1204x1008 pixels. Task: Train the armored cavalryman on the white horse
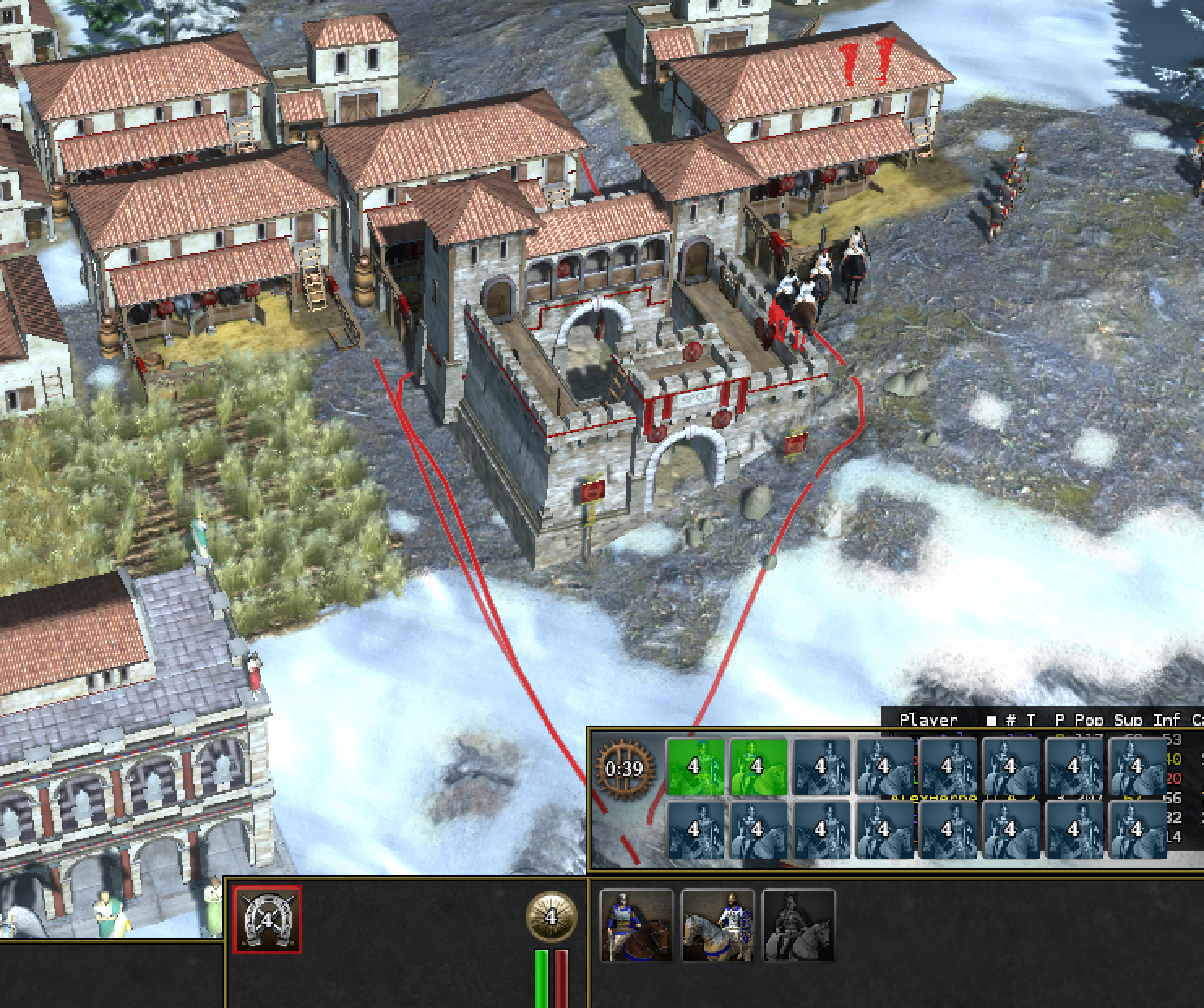pos(717,925)
